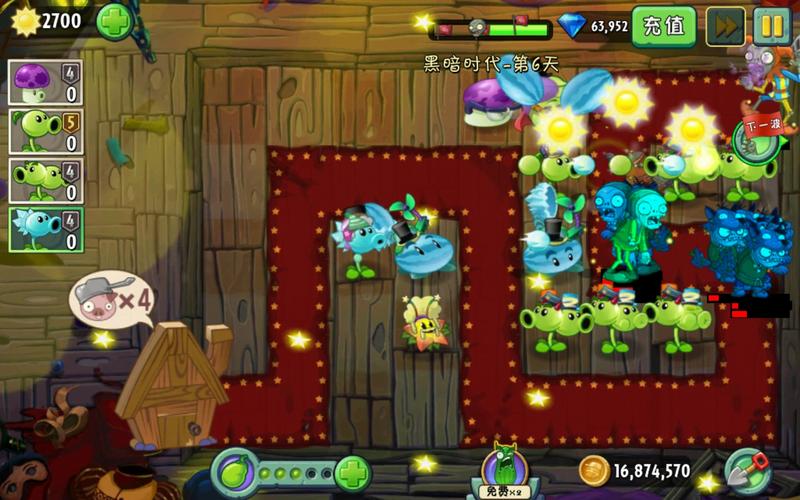Toggle fast-forward speed

click(x=725, y=27)
